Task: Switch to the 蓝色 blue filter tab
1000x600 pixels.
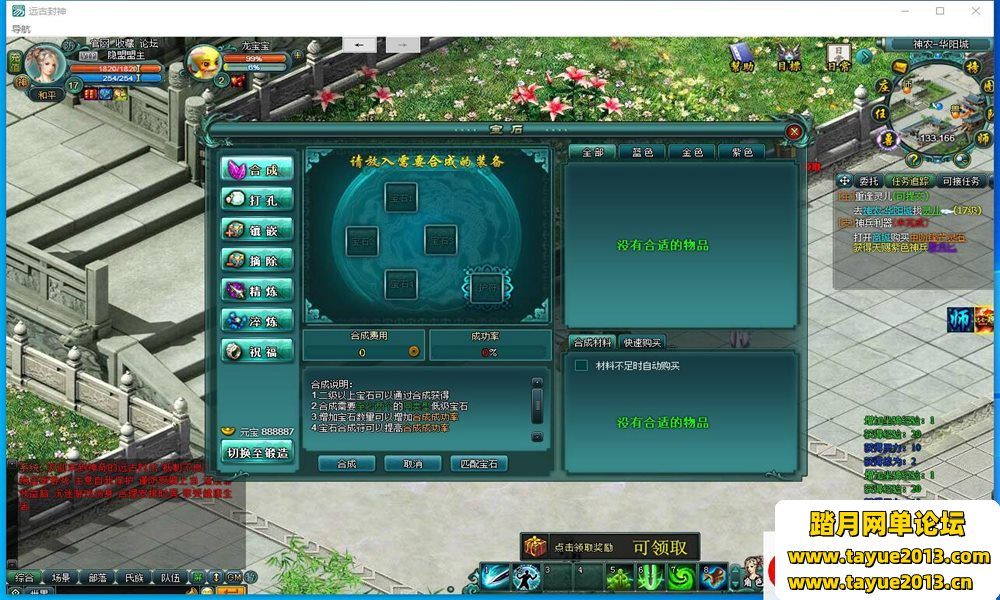Action: [x=642, y=152]
